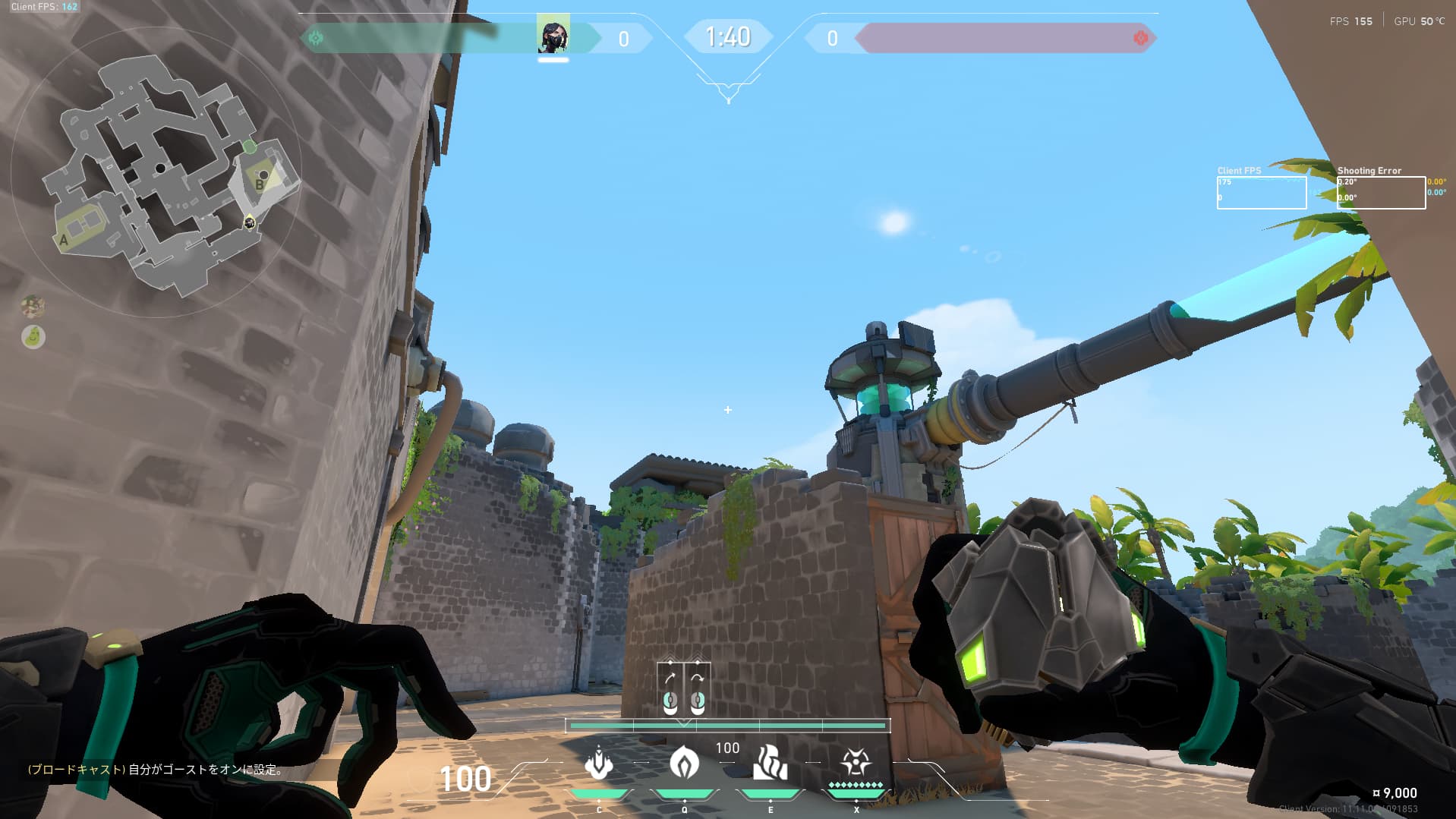The width and height of the screenshot is (1456, 819).
Task: Activate the Poison Cloud ability icon
Action: click(x=684, y=763)
